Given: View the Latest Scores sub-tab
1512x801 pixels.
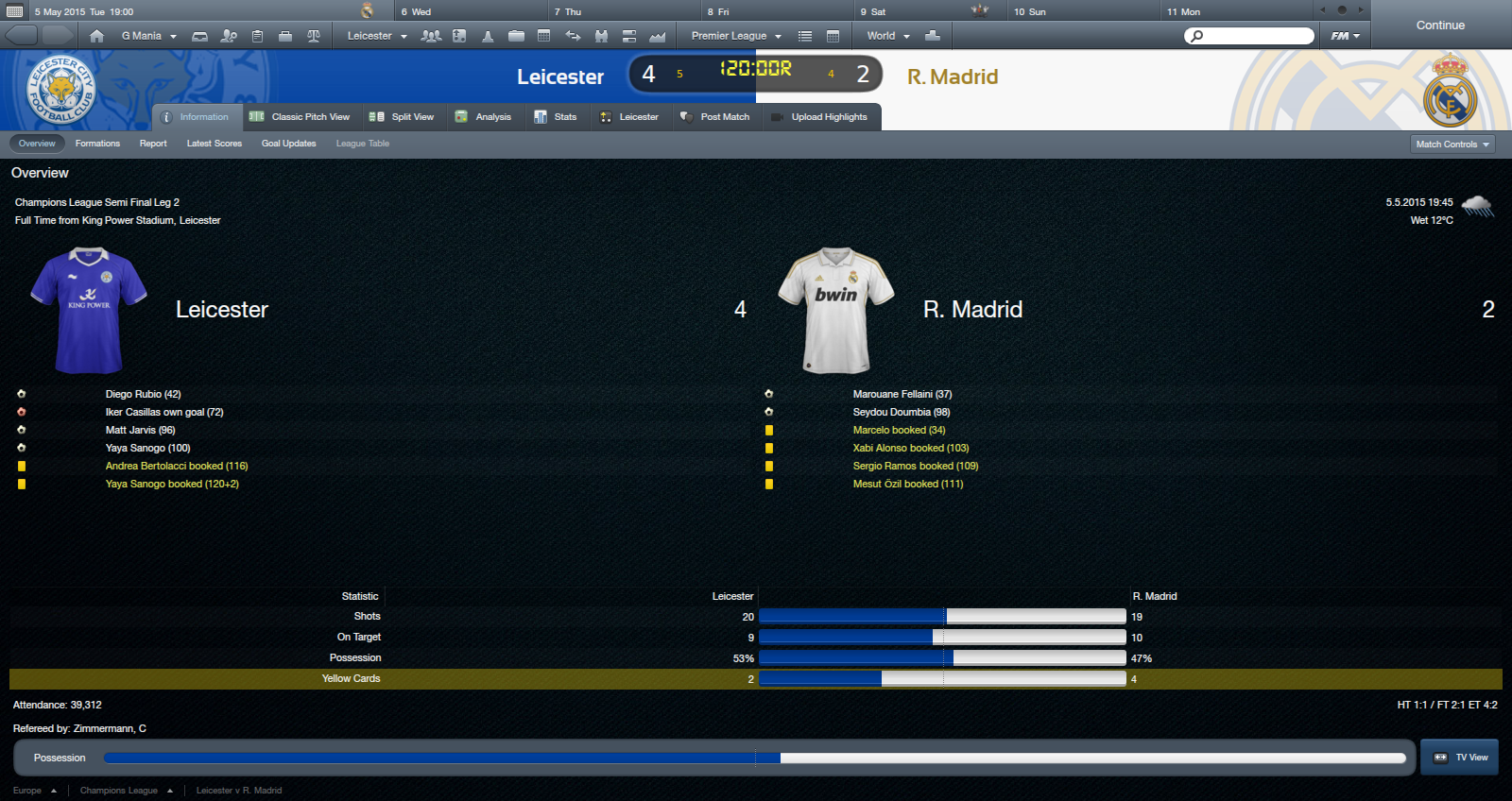Looking at the screenshot, I should coord(215,144).
